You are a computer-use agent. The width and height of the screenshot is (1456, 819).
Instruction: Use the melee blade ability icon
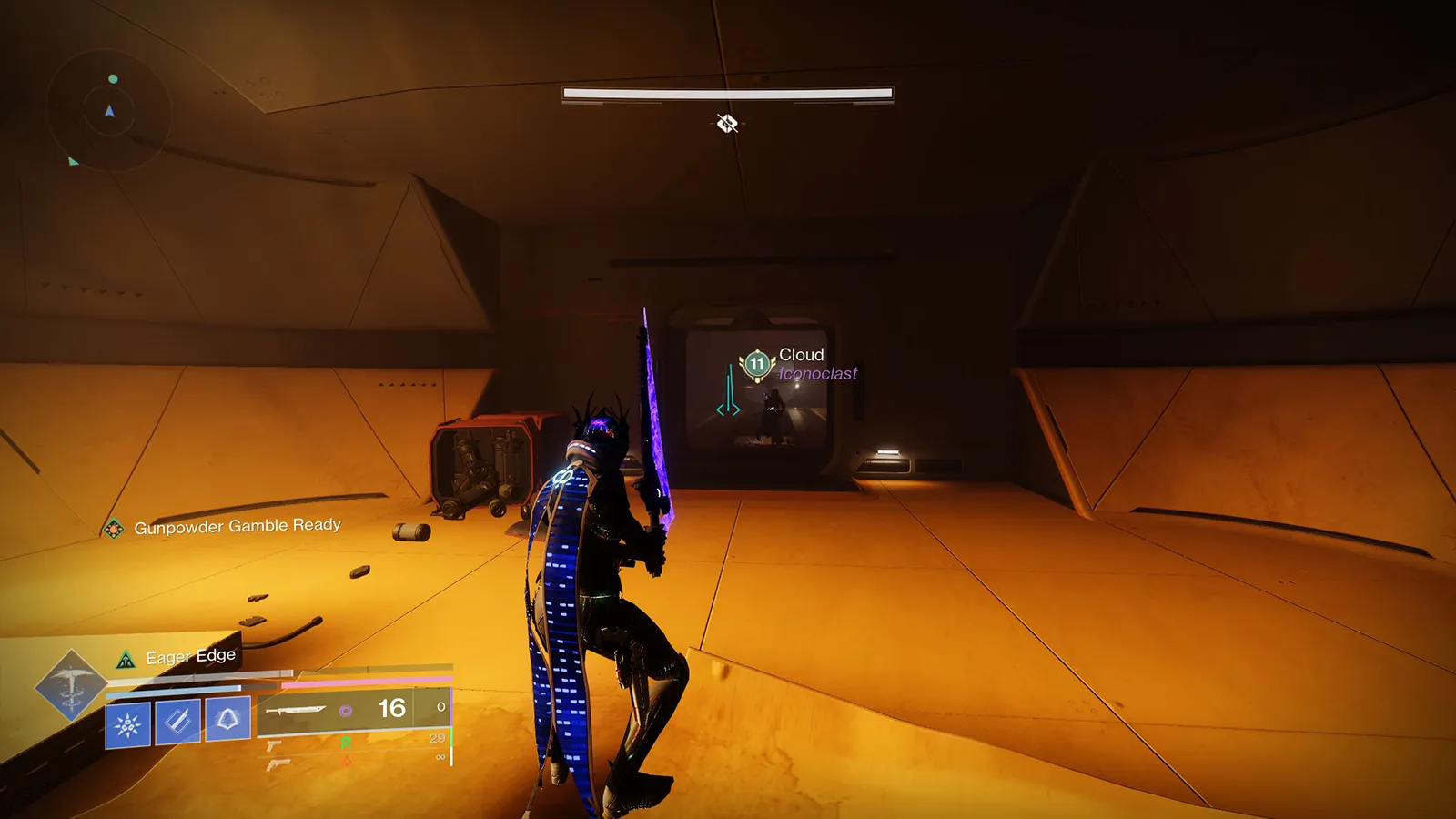tap(177, 723)
